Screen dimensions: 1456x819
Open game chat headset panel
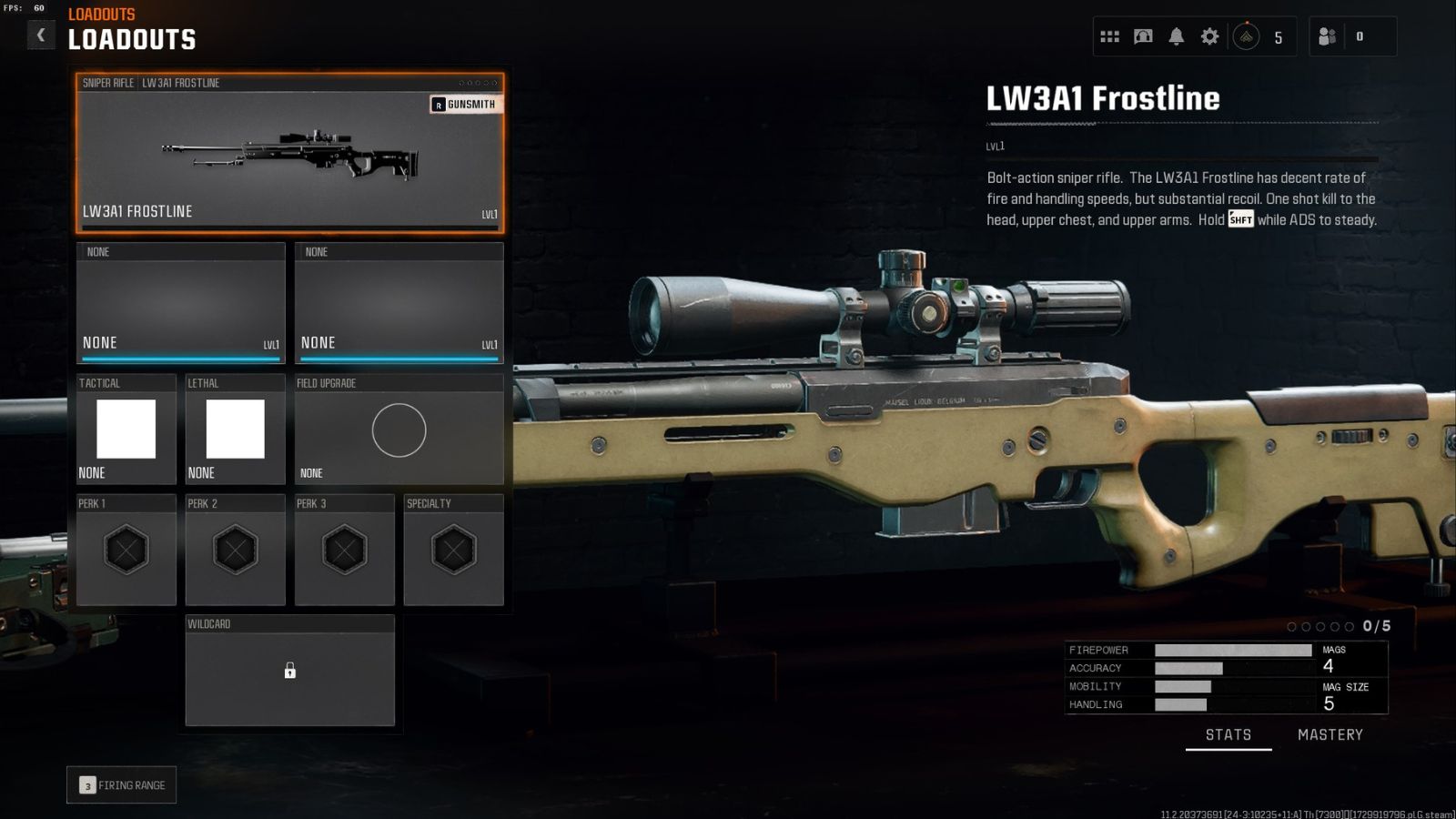1143,35
